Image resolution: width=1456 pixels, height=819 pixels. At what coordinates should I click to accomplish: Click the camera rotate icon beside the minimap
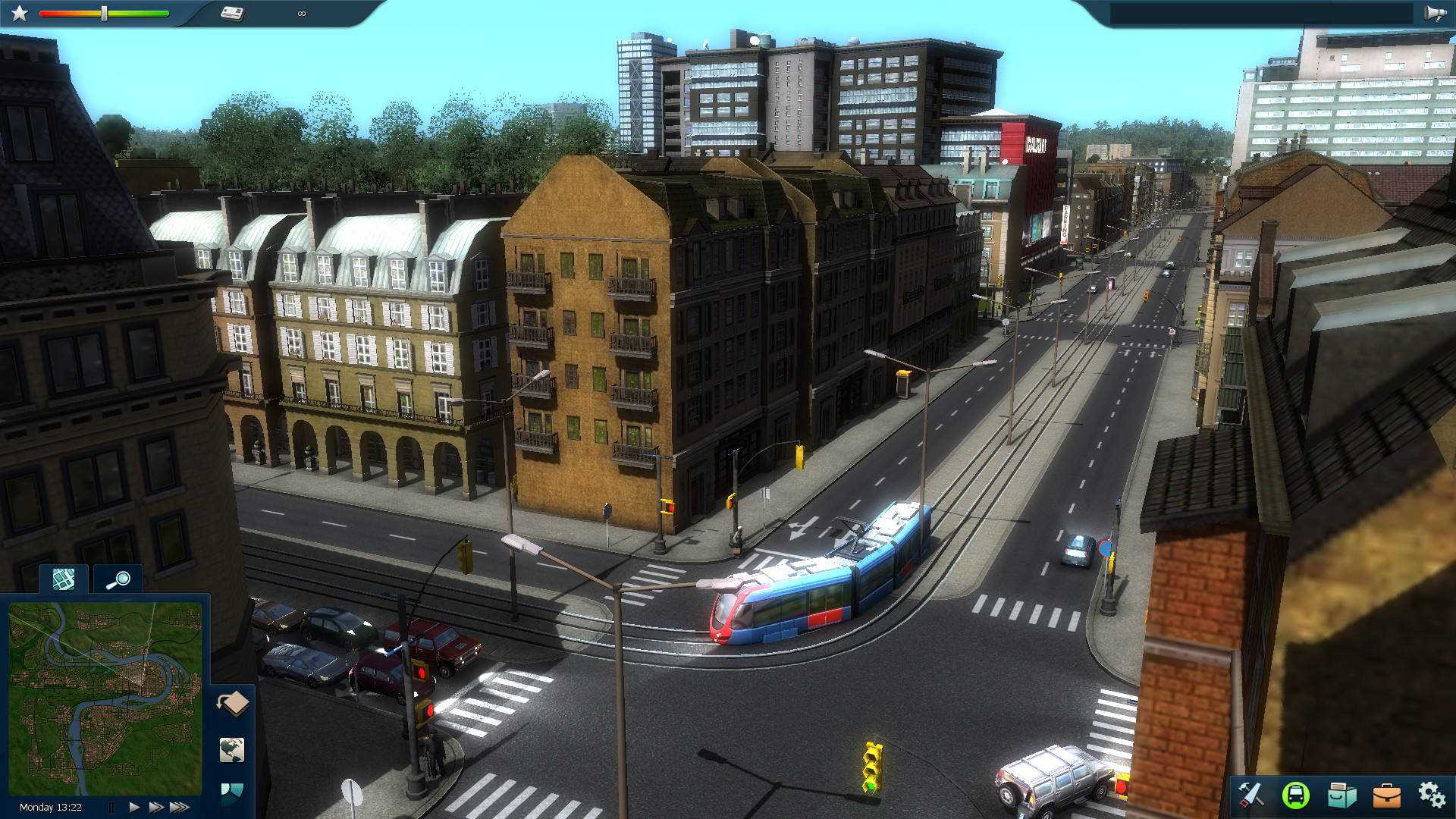[231, 703]
